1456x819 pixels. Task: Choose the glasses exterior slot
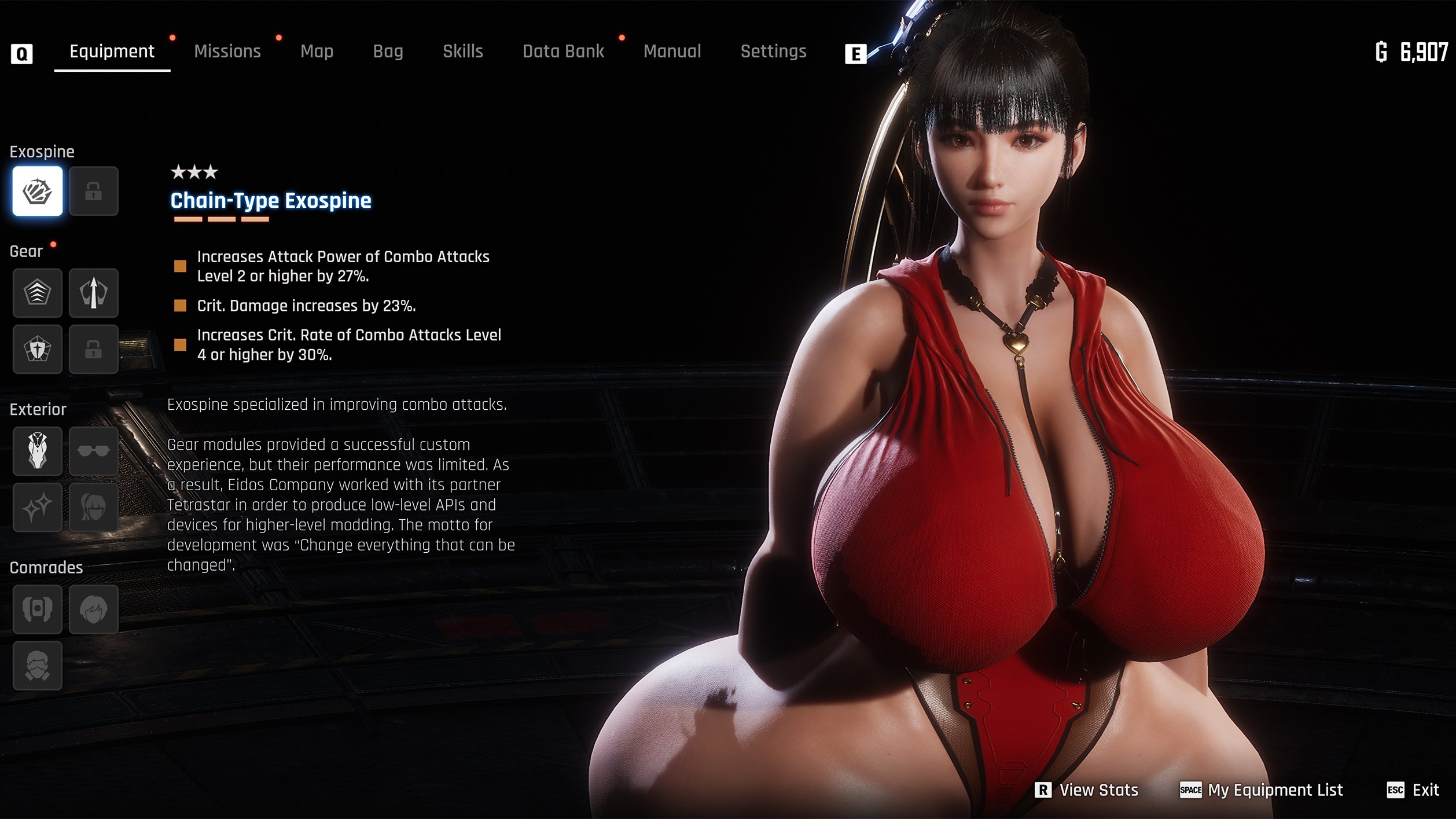pyautogui.click(x=93, y=451)
